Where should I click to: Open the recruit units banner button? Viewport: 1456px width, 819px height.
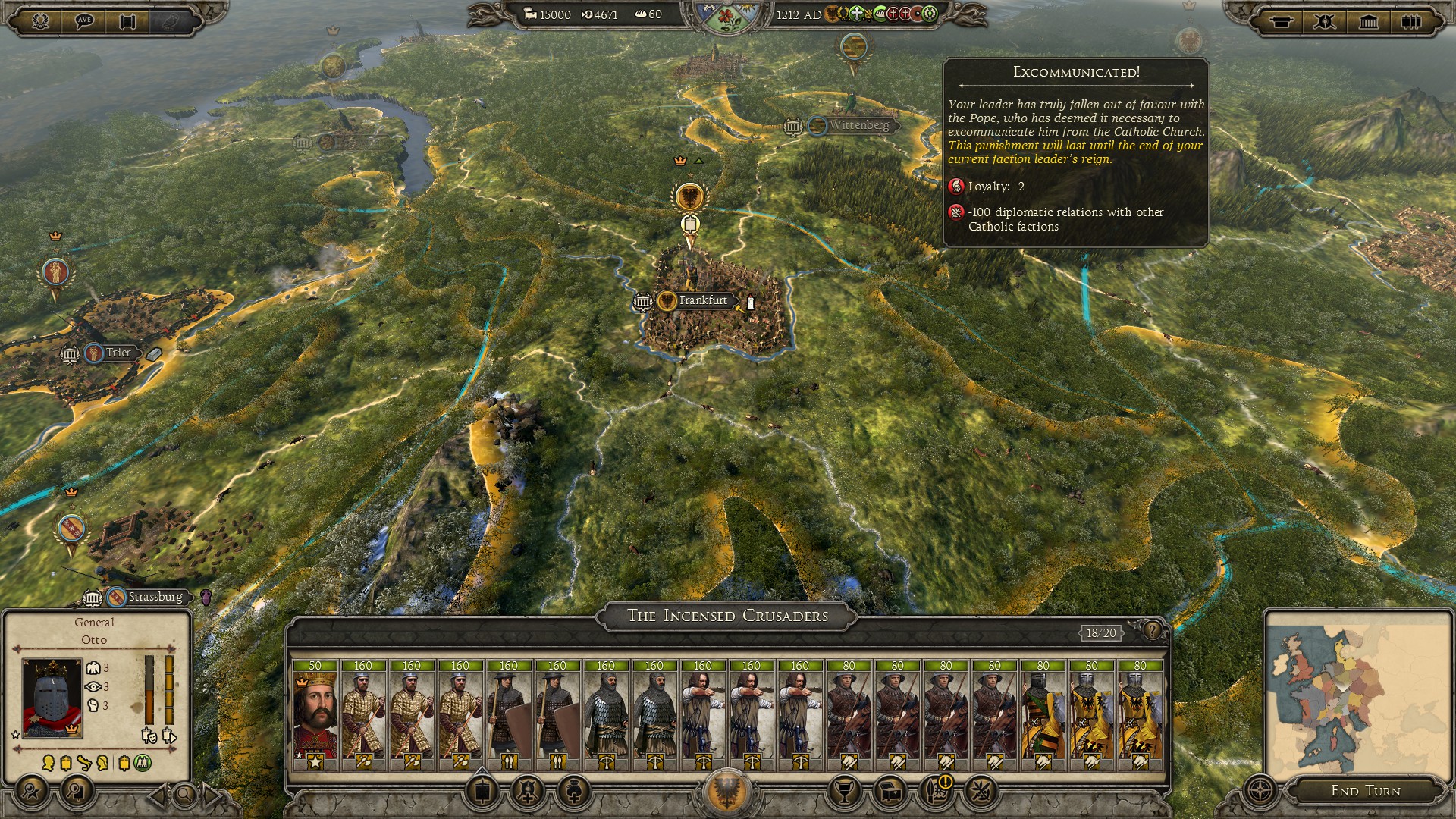(x=482, y=792)
